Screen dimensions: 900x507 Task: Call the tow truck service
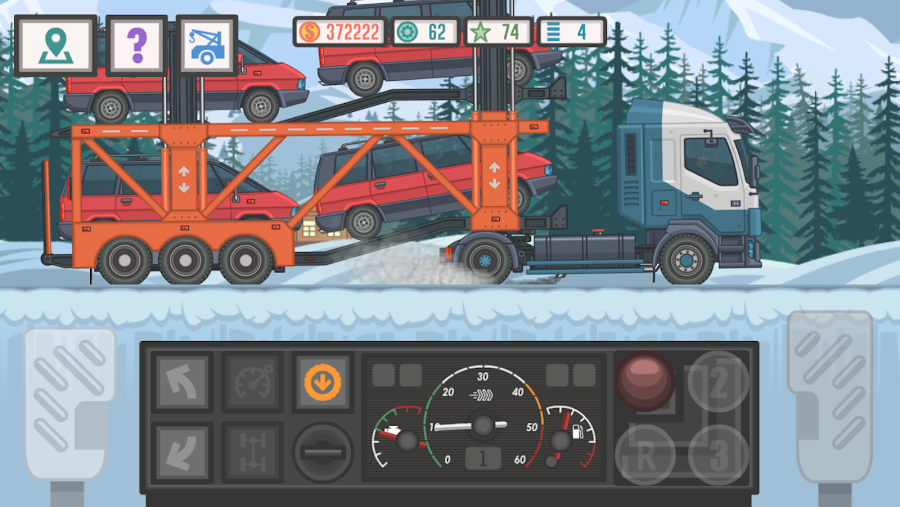(207, 45)
